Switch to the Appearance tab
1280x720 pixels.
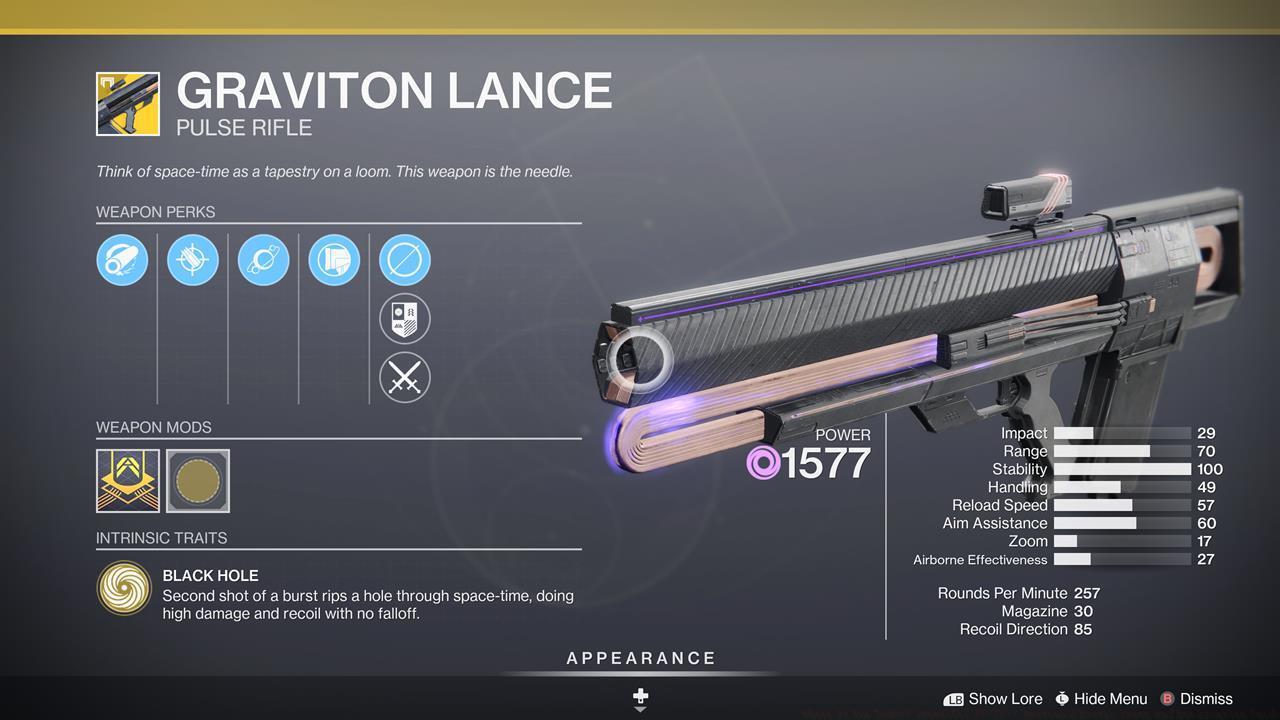[640, 658]
